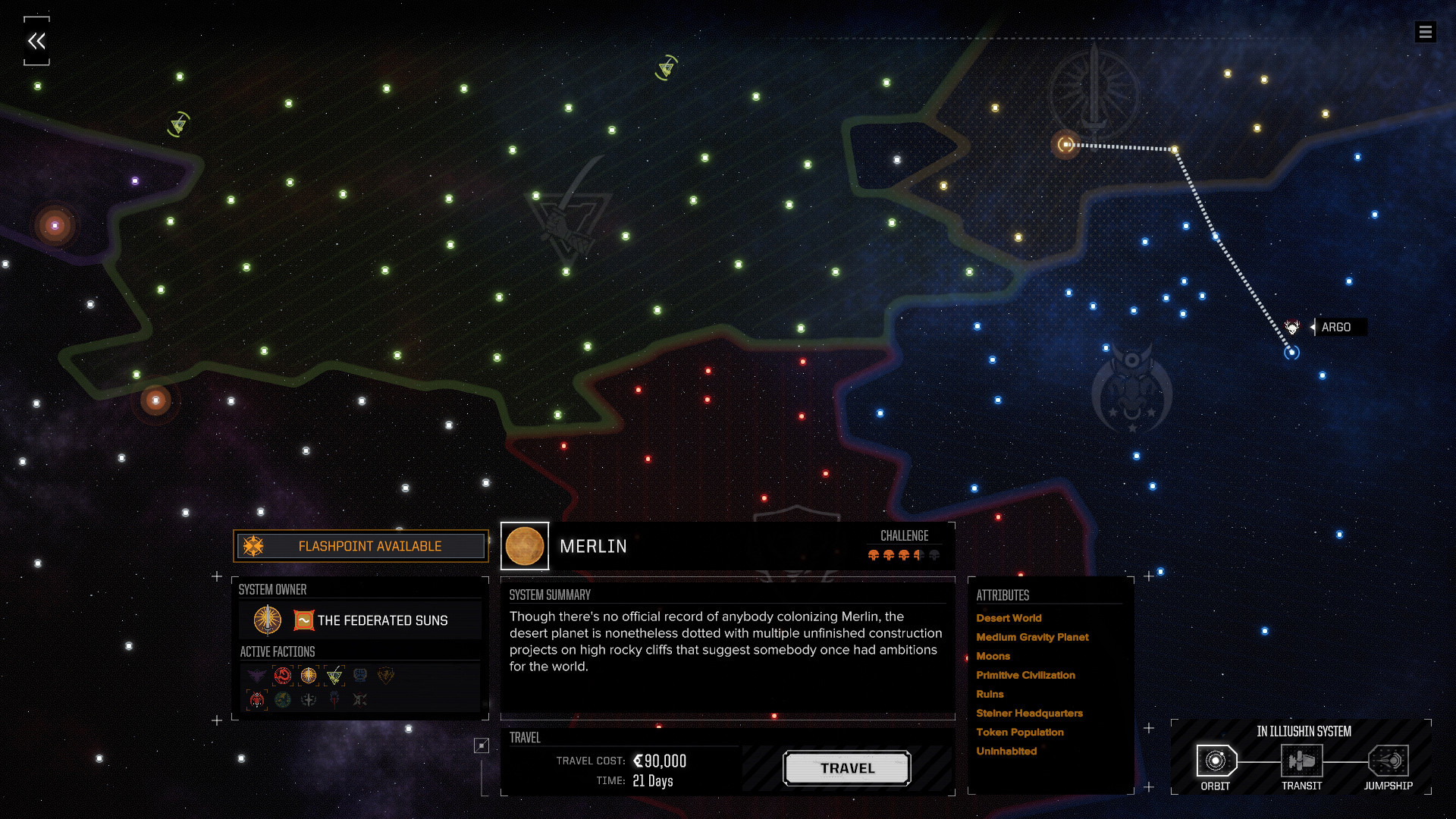Click the Federated Suns owner emblem

pos(267,620)
